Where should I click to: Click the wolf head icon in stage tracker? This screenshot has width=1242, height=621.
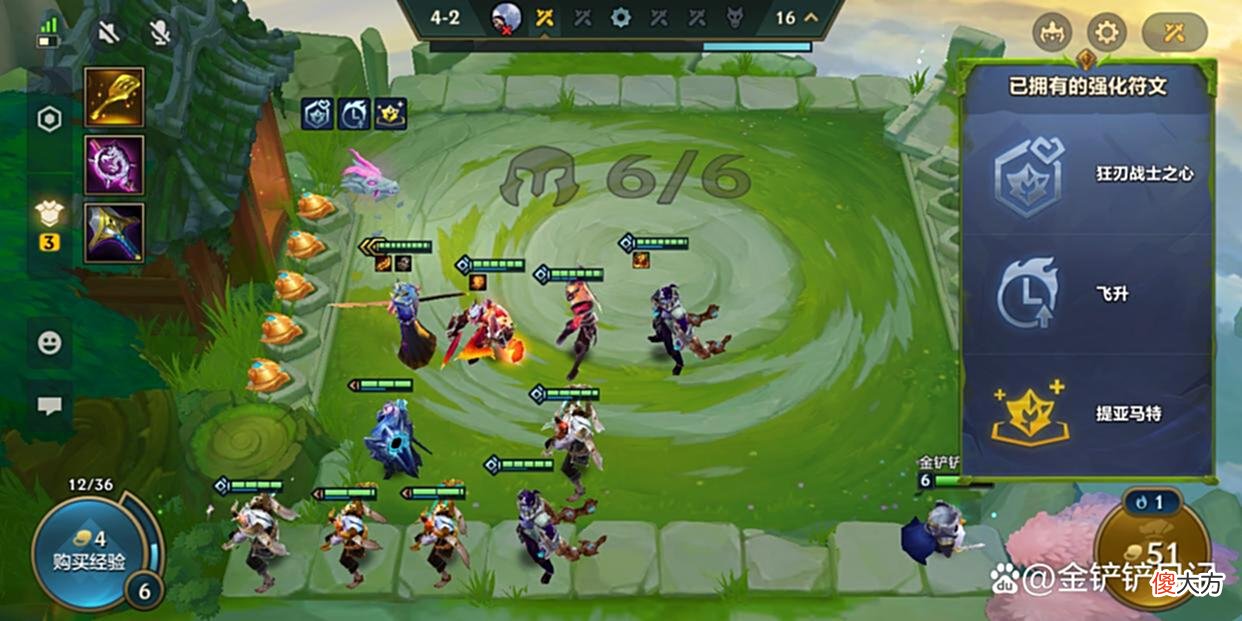[734, 18]
